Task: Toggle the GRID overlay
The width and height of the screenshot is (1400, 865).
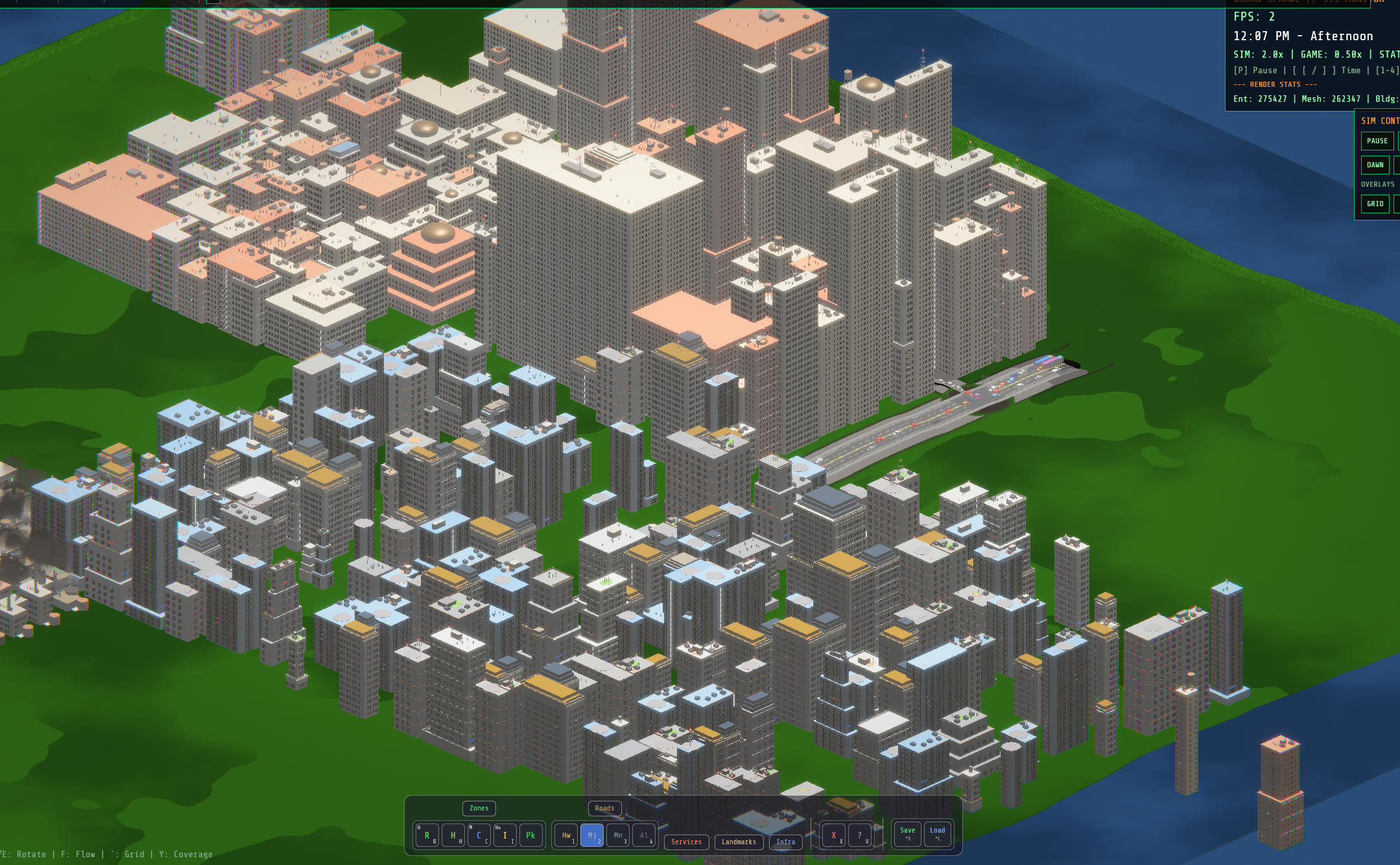Action: [1376, 203]
